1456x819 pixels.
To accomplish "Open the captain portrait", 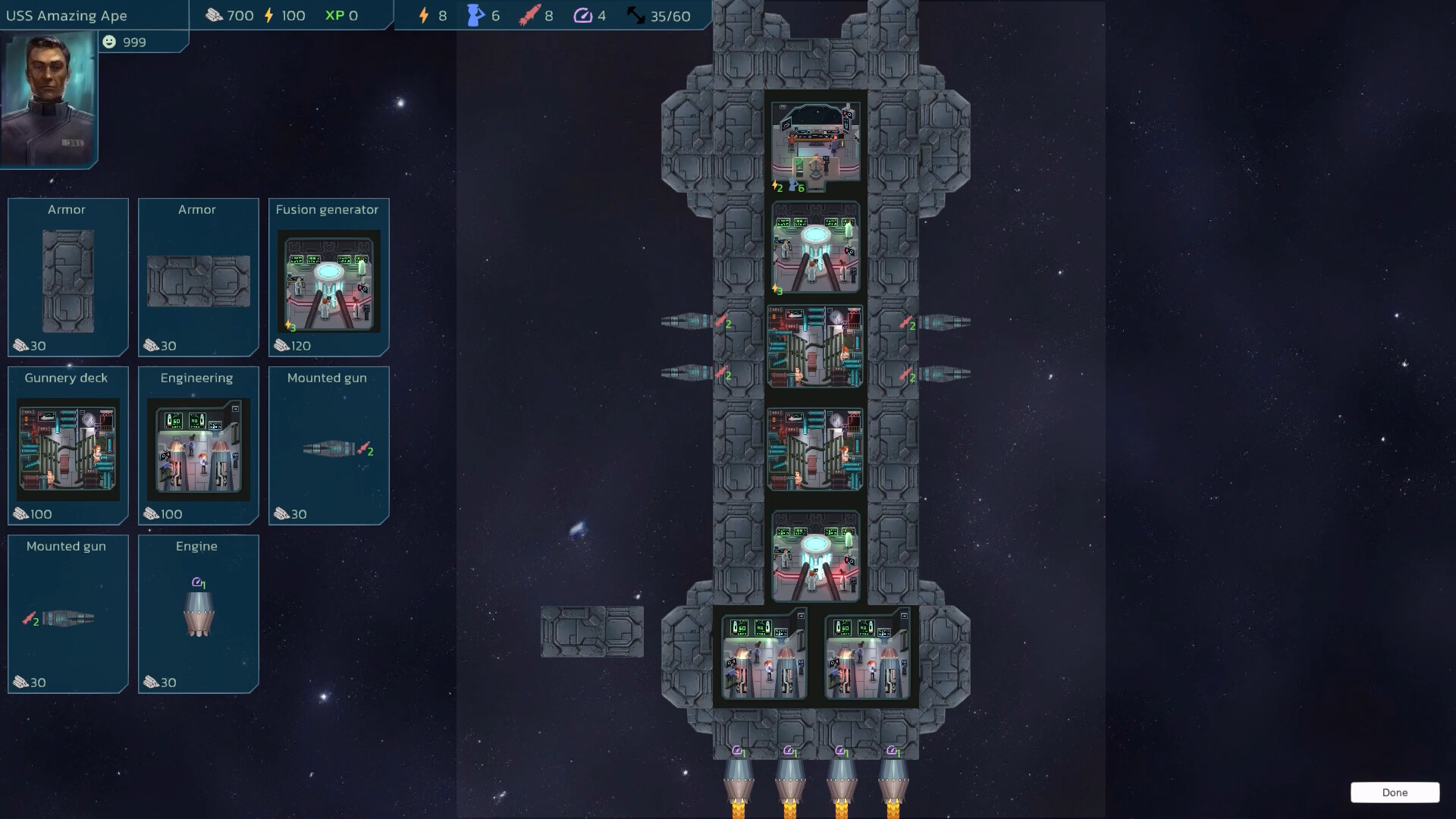I will point(49,99).
